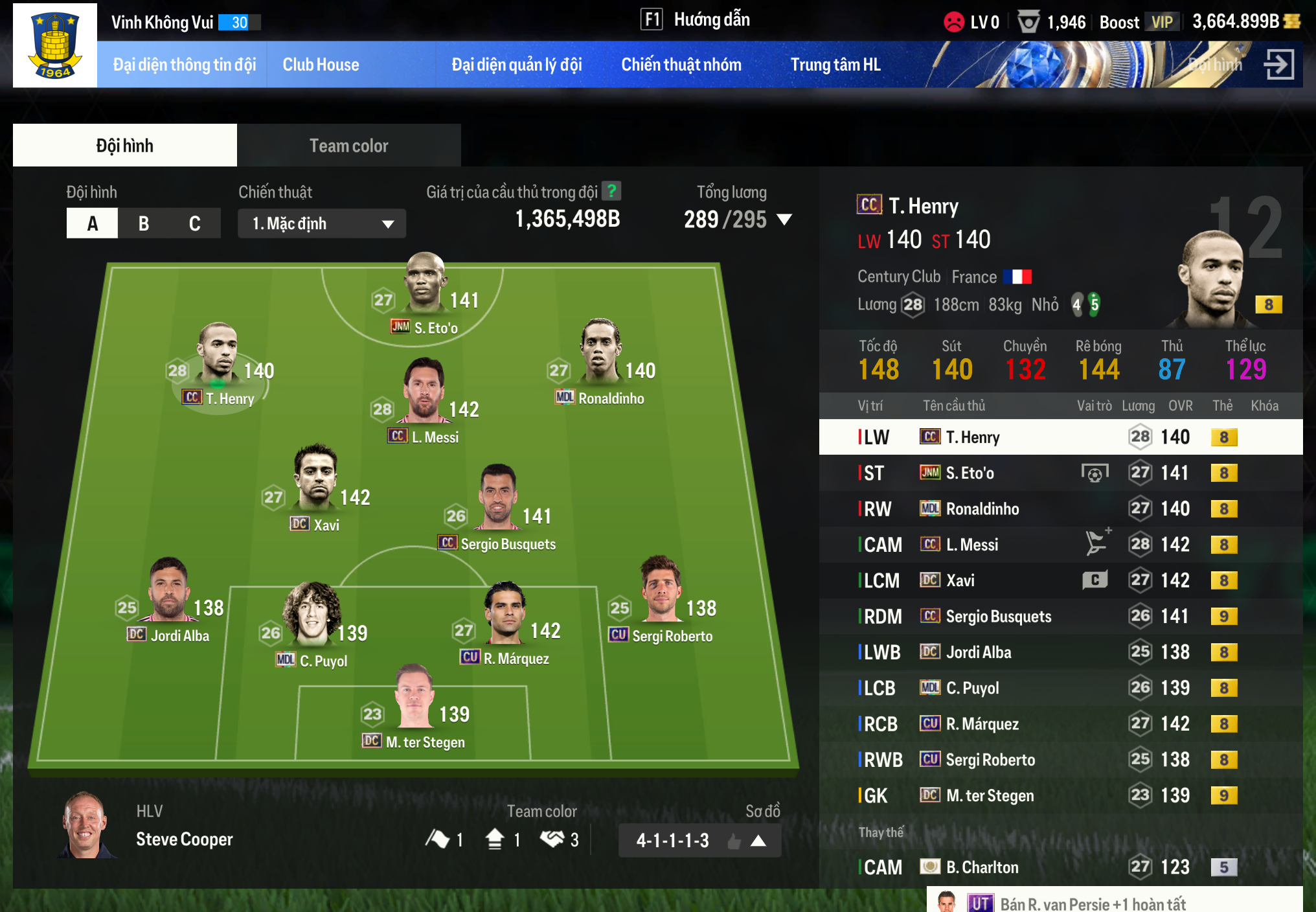Viewport: 1316px width, 912px height.
Task: Select squad preset C
Action: (194, 223)
